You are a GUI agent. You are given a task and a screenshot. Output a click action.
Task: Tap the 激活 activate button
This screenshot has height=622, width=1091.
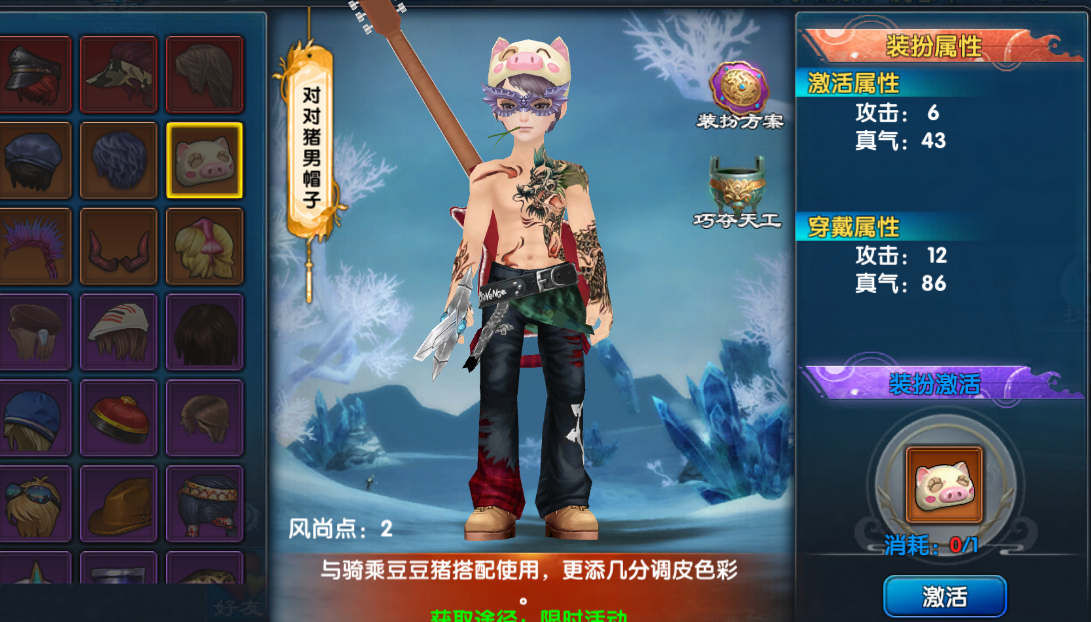click(x=944, y=597)
